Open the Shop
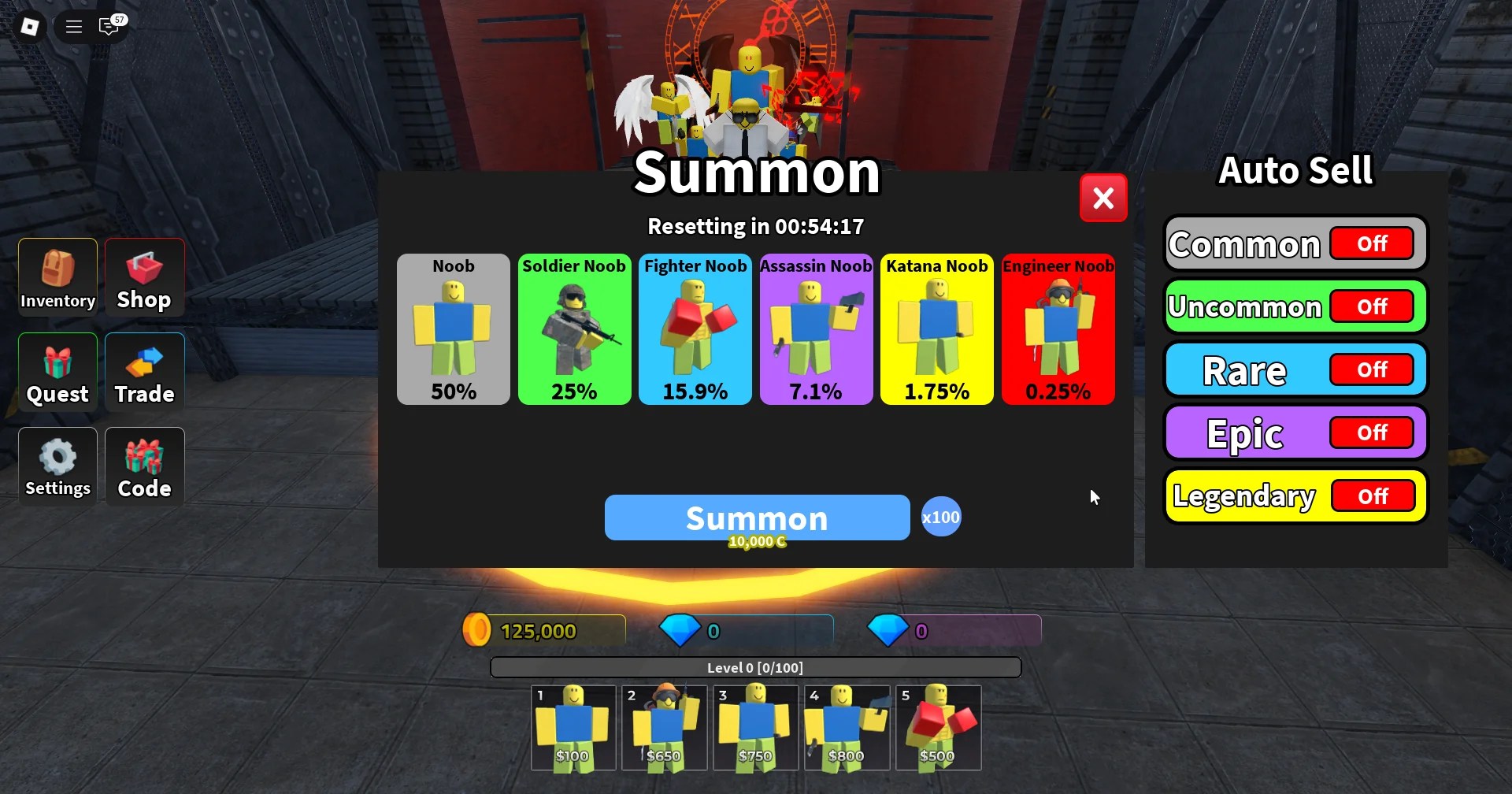1512x794 pixels. click(143, 276)
